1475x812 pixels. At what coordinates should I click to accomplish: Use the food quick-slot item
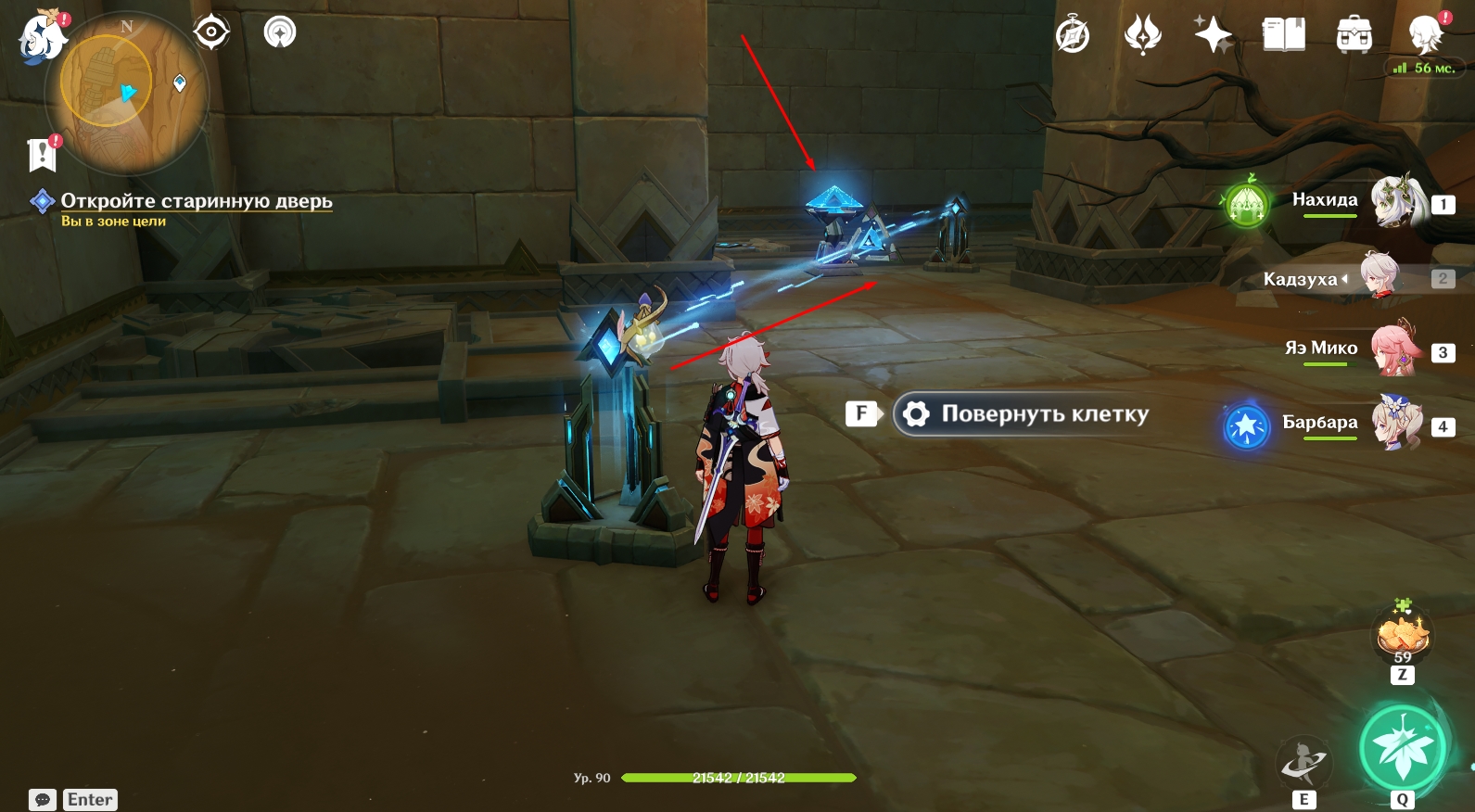1402,636
